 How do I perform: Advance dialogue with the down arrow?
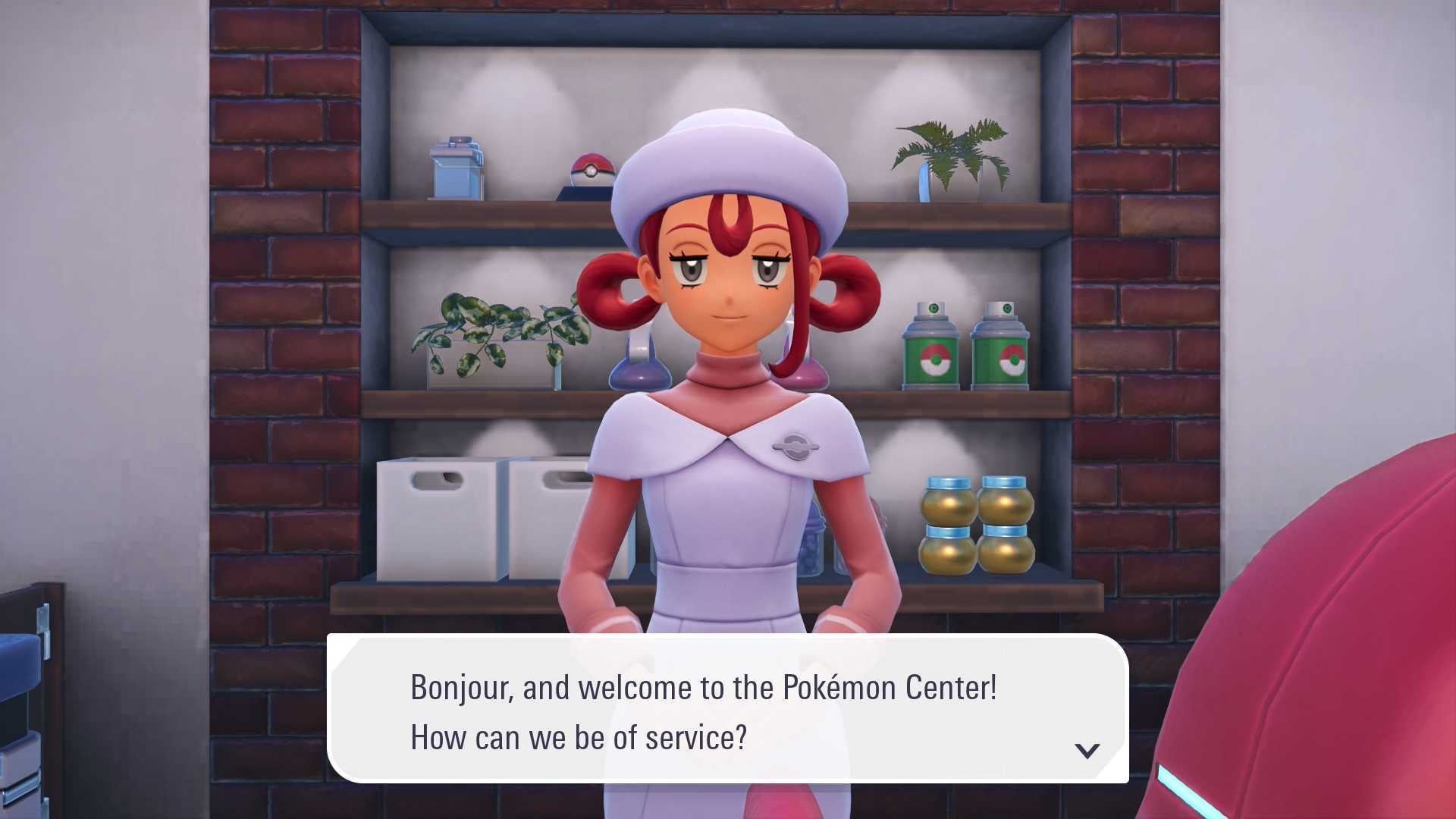(x=1087, y=751)
